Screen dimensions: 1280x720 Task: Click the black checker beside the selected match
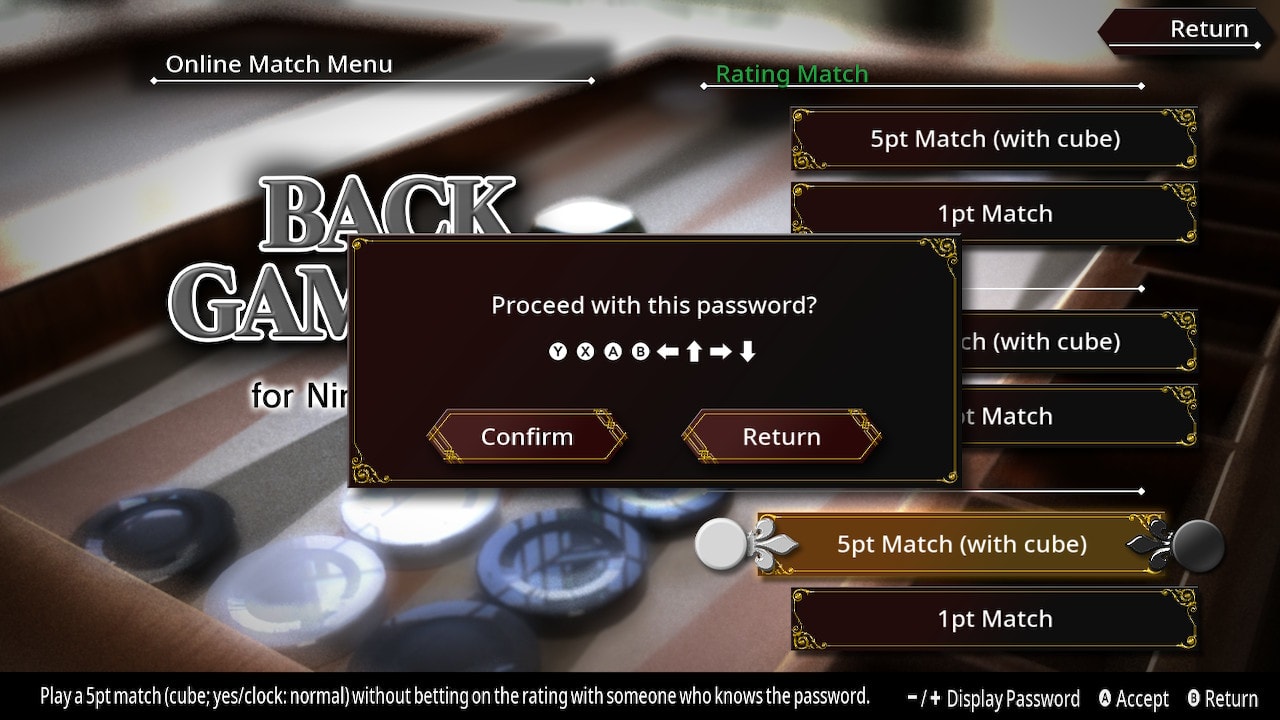click(x=1198, y=548)
